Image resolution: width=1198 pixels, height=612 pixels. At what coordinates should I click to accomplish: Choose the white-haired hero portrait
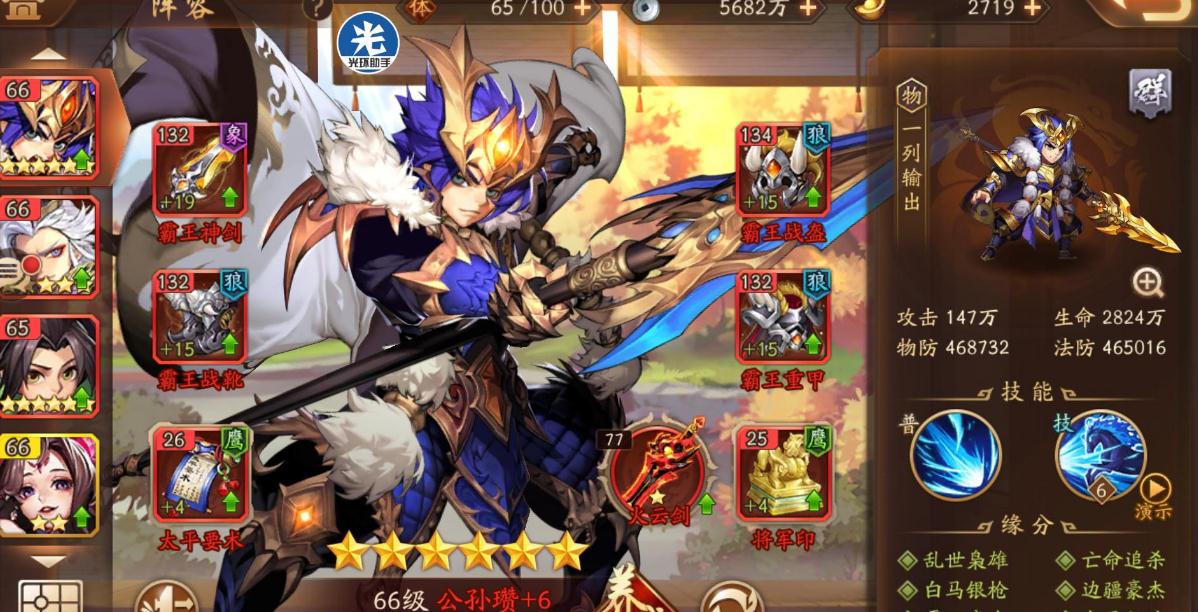point(50,247)
